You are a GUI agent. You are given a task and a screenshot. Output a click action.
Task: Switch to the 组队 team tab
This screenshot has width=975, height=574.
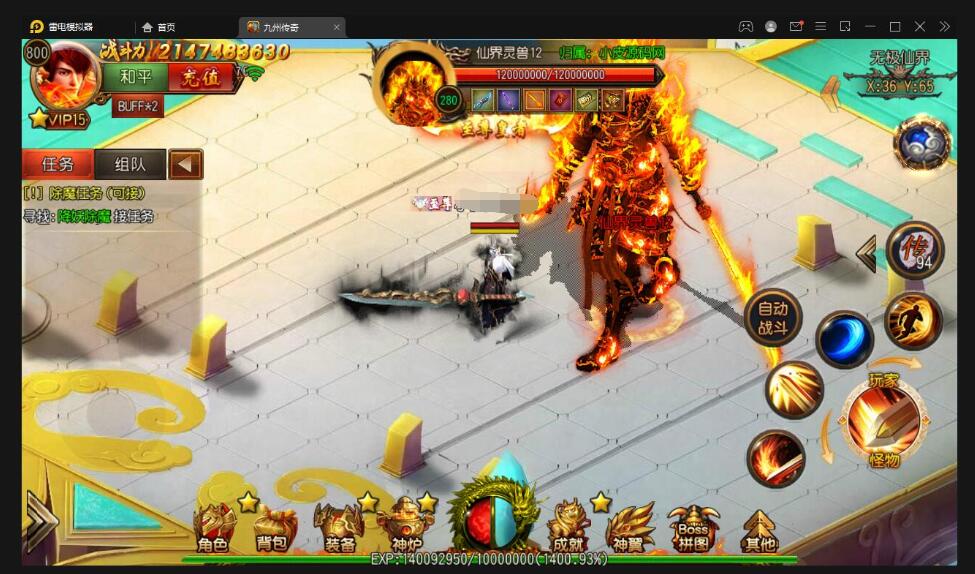point(130,164)
